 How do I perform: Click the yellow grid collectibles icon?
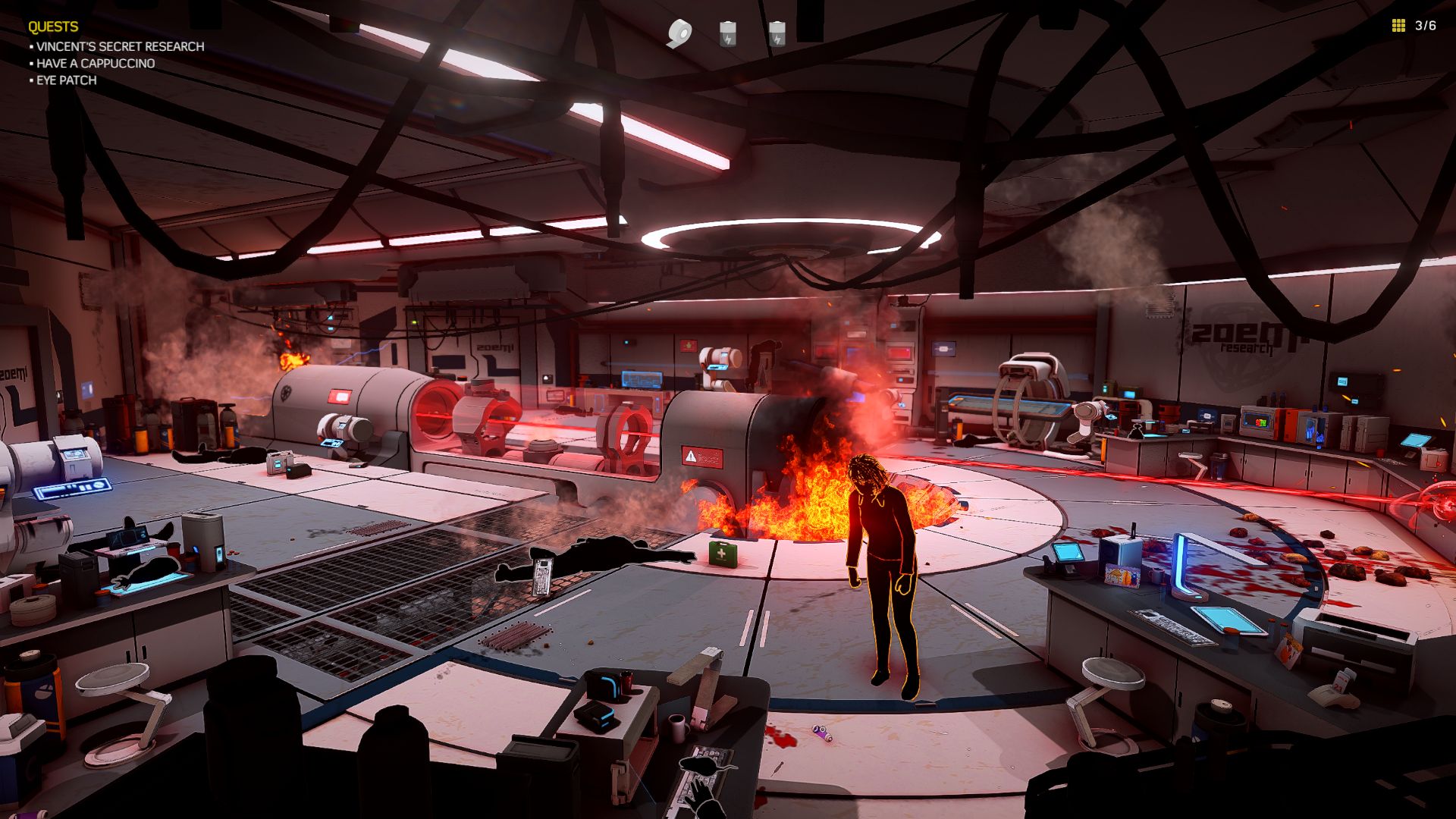[1398, 26]
